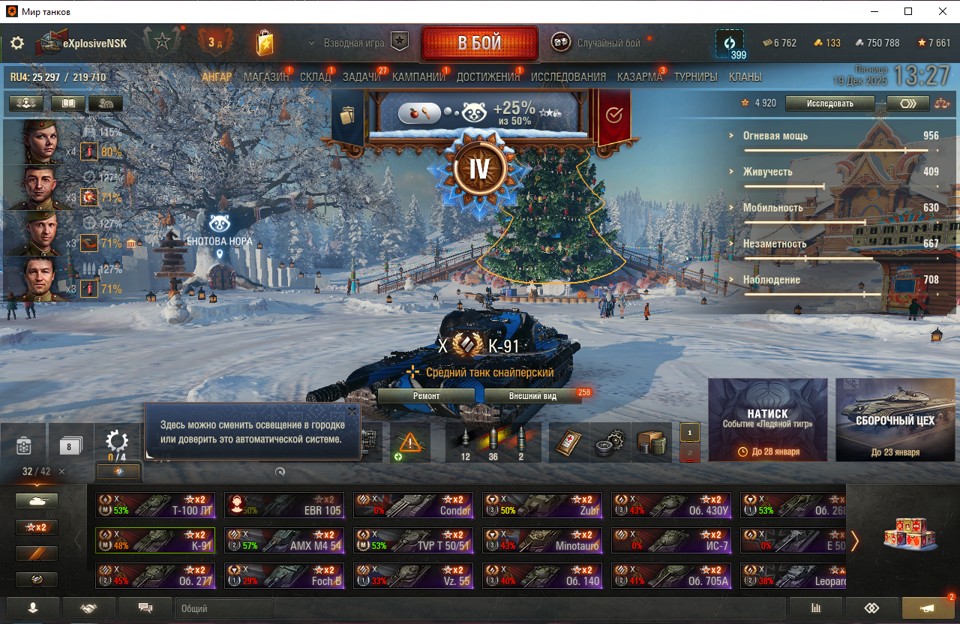960x624 pixels.
Task: Go to the Кланы tab
Action: (745, 77)
